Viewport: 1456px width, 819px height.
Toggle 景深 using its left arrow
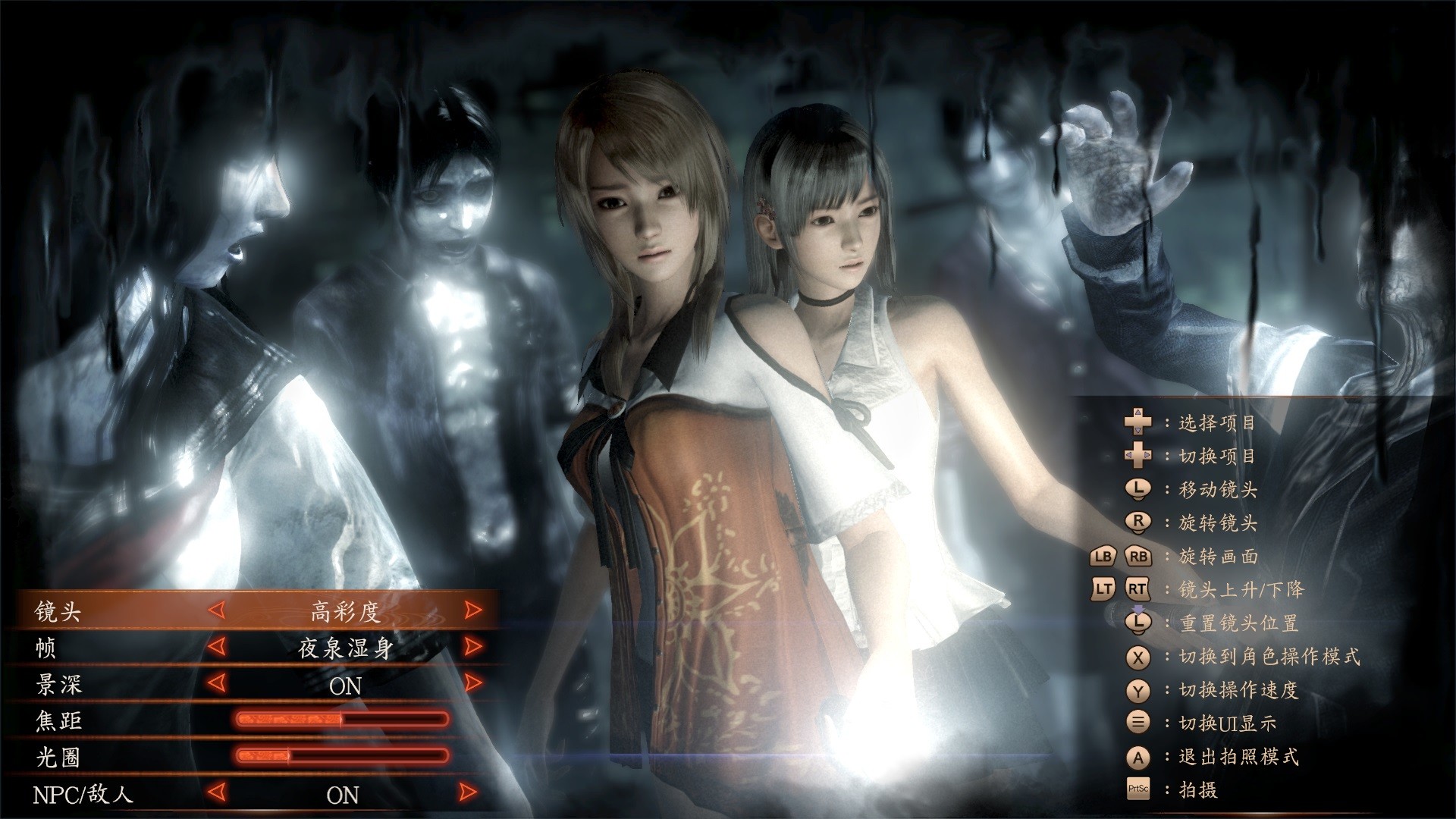(x=217, y=683)
